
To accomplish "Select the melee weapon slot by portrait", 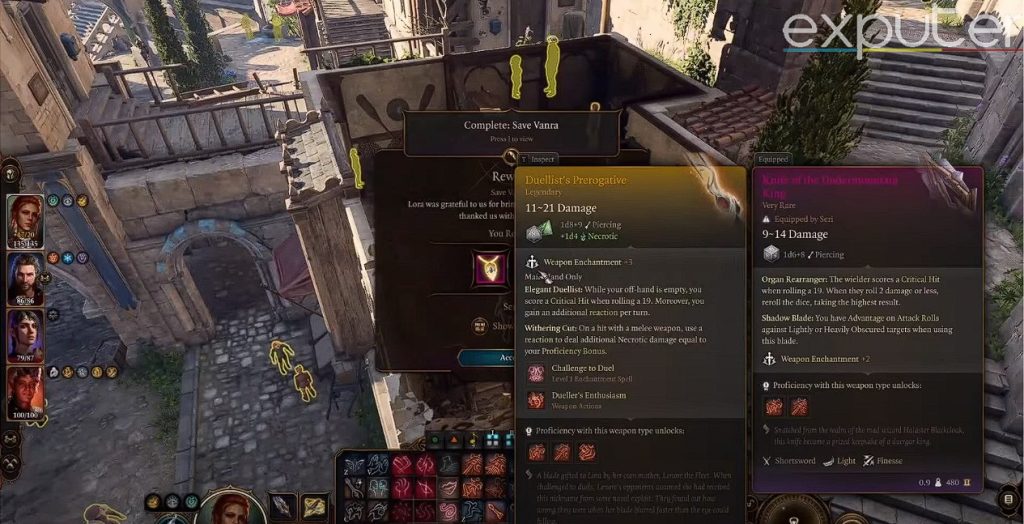I will [283, 506].
